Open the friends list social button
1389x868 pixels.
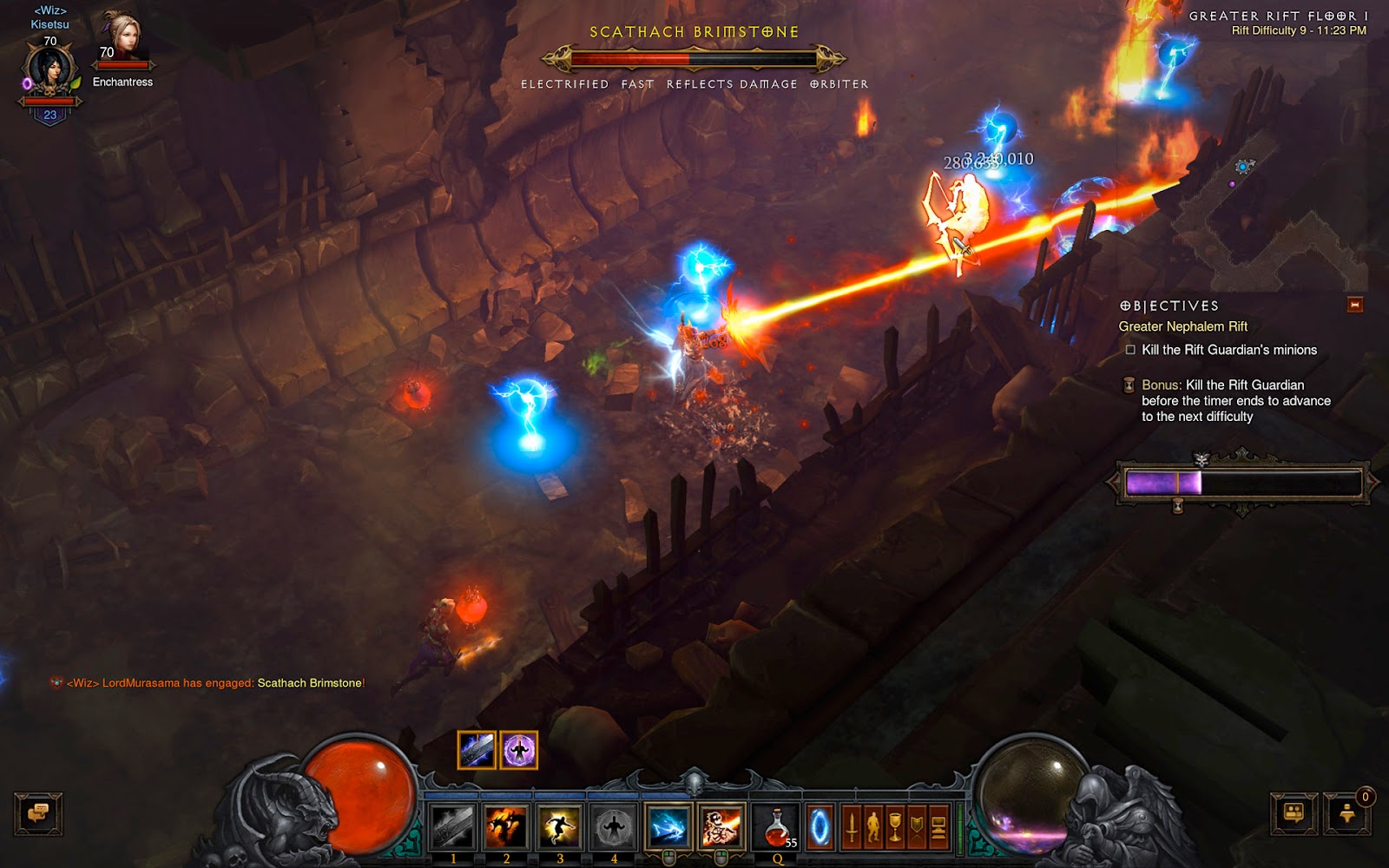[1294, 813]
